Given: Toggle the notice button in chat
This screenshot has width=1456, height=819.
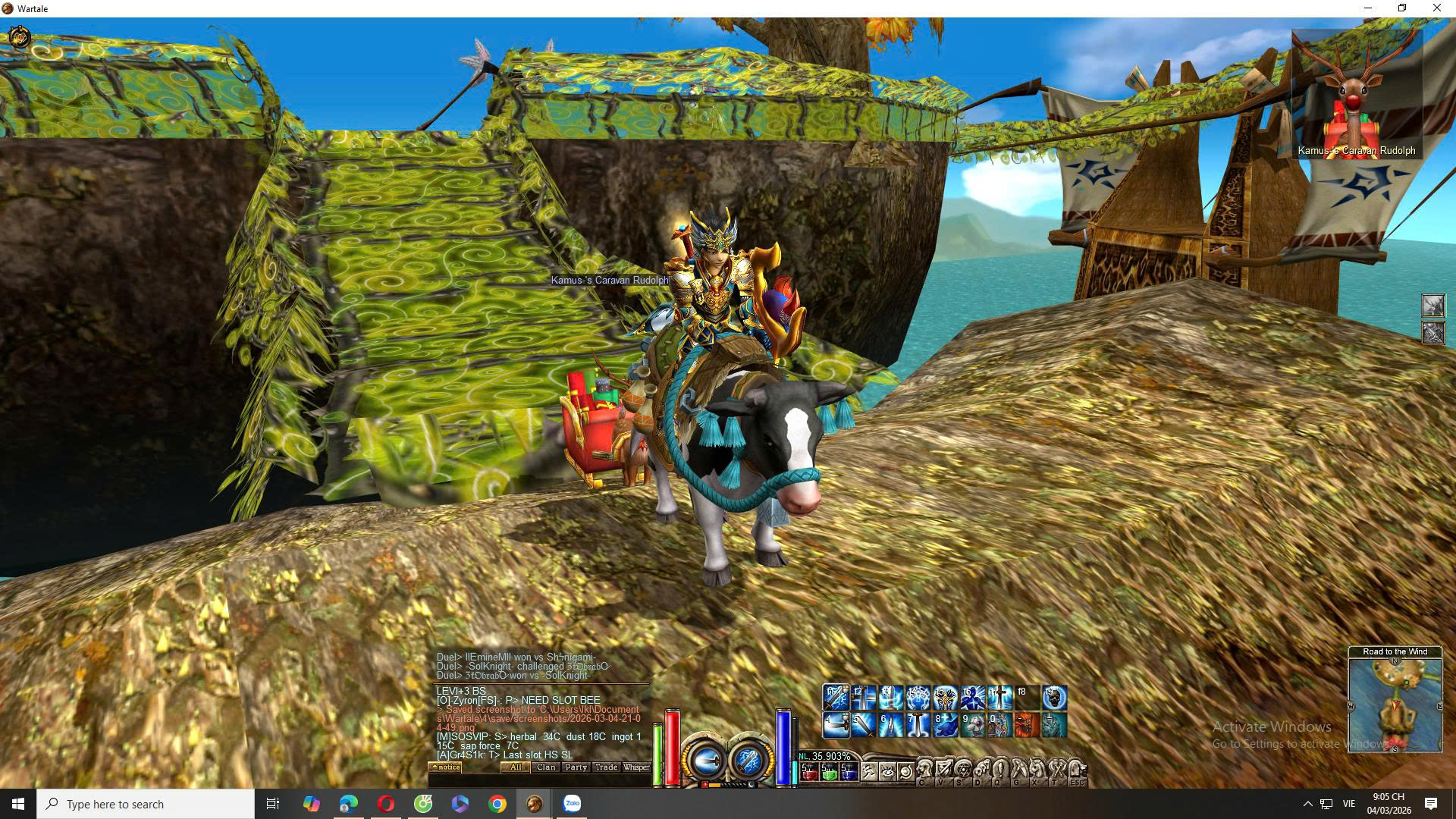Looking at the screenshot, I should [x=446, y=767].
